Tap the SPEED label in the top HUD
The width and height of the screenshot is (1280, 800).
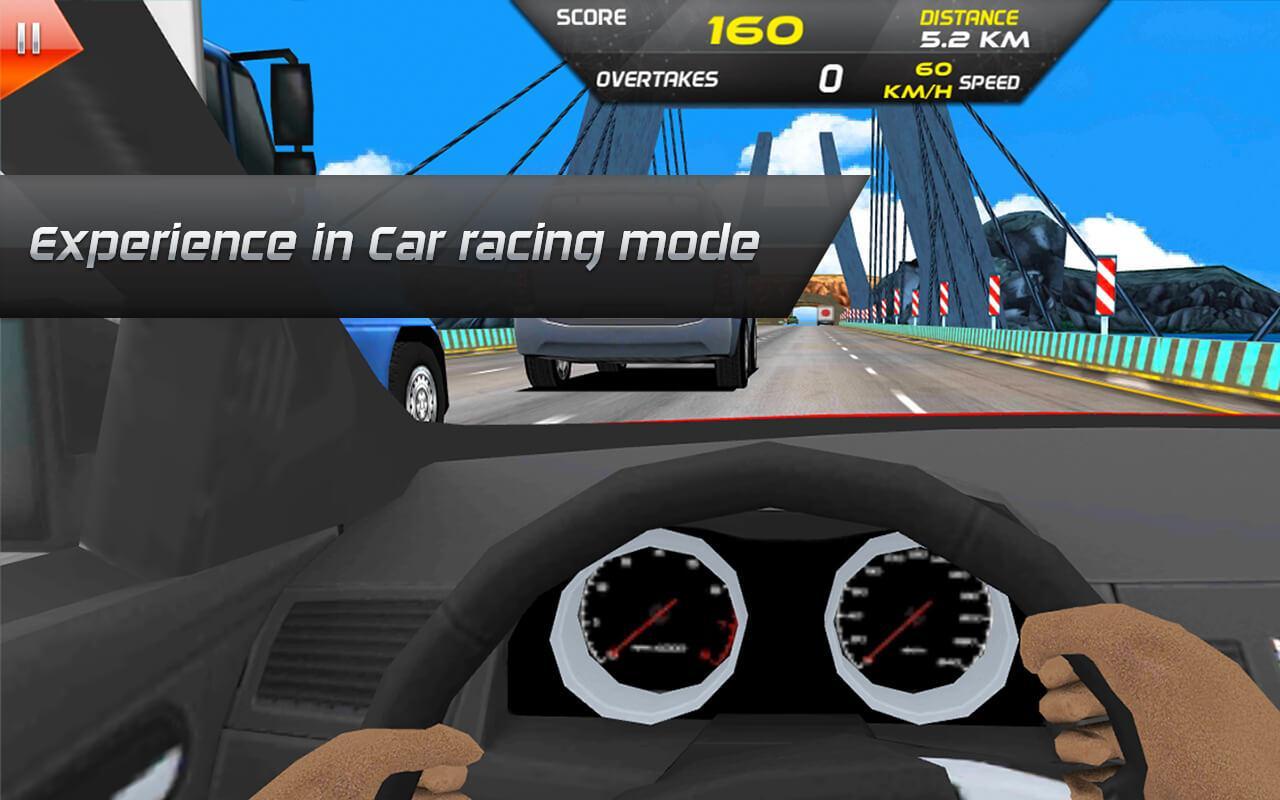click(x=988, y=84)
